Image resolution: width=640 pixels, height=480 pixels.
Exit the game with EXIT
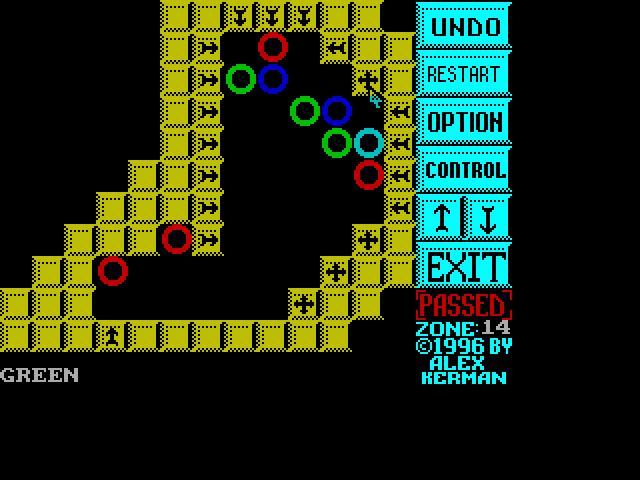click(463, 266)
